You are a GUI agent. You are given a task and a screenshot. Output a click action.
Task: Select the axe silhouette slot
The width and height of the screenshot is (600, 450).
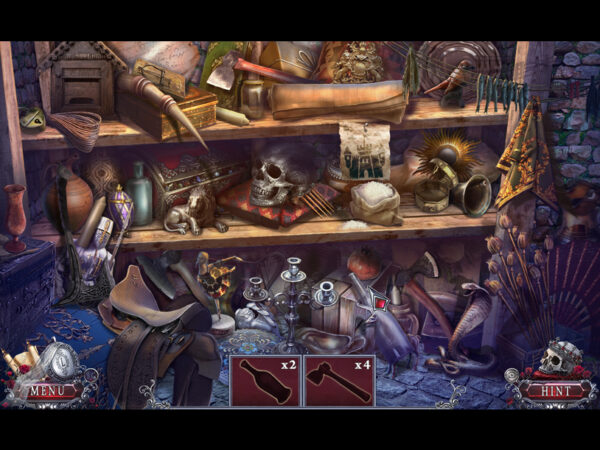[x=338, y=381]
